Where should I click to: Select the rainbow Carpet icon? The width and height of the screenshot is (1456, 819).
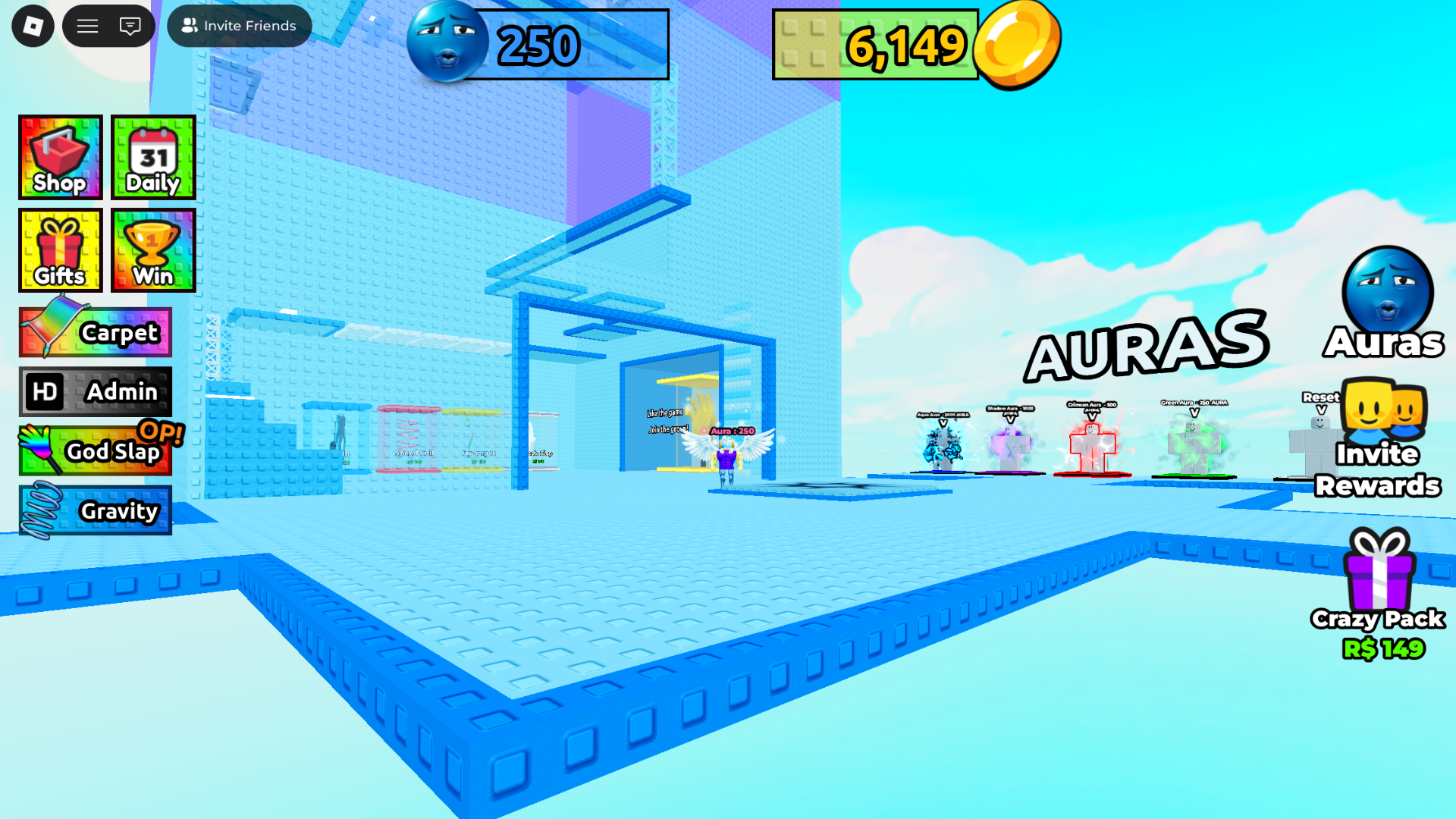94,331
